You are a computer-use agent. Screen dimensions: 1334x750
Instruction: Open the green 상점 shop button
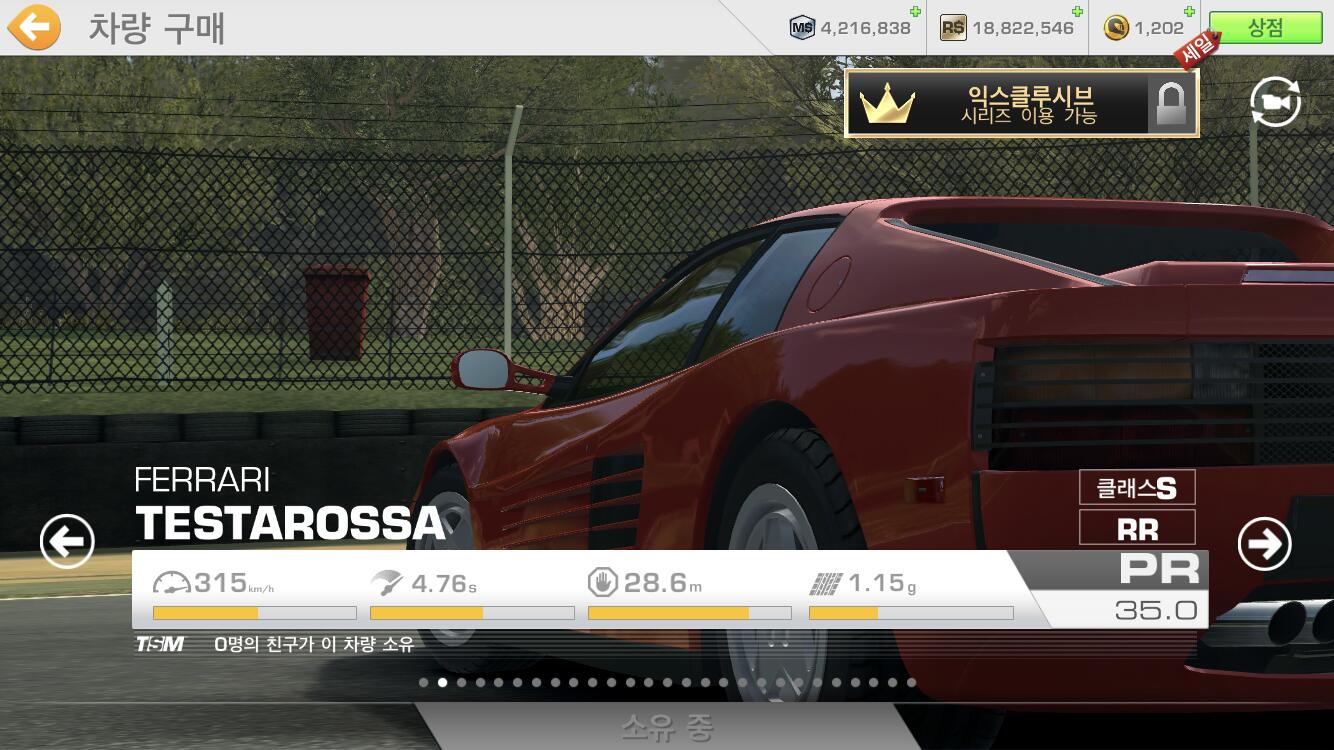click(x=1265, y=28)
